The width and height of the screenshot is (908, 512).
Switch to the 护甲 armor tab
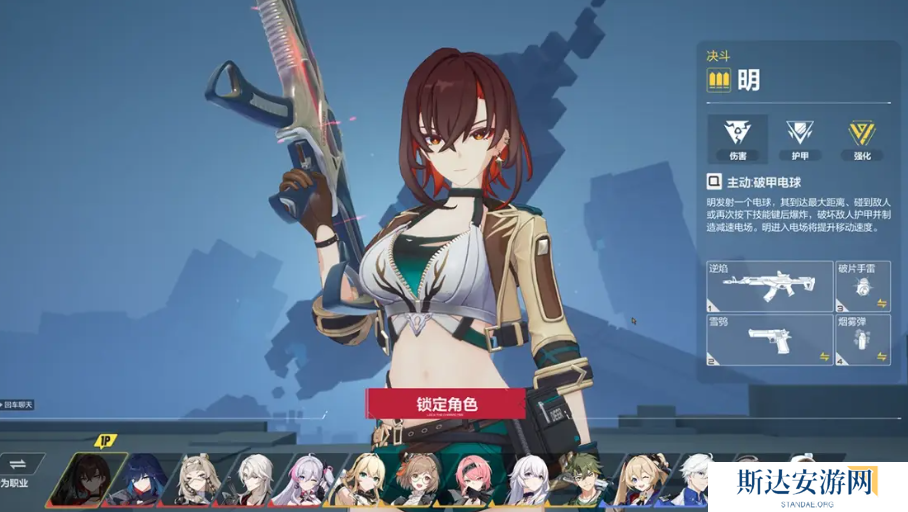coord(799,138)
